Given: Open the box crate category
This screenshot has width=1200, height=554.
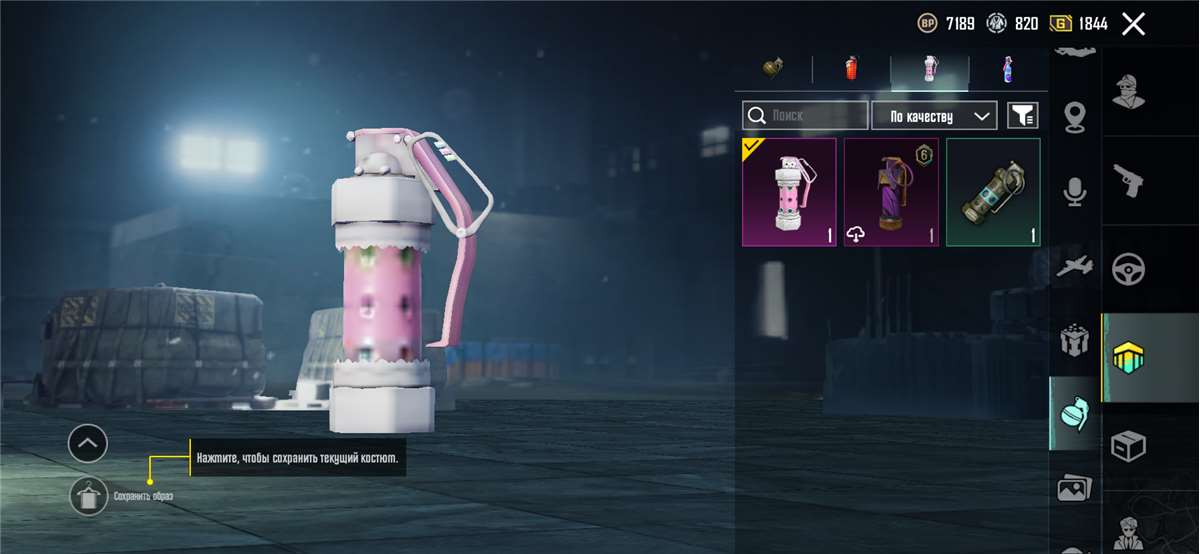Looking at the screenshot, I should pos(1130,446).
